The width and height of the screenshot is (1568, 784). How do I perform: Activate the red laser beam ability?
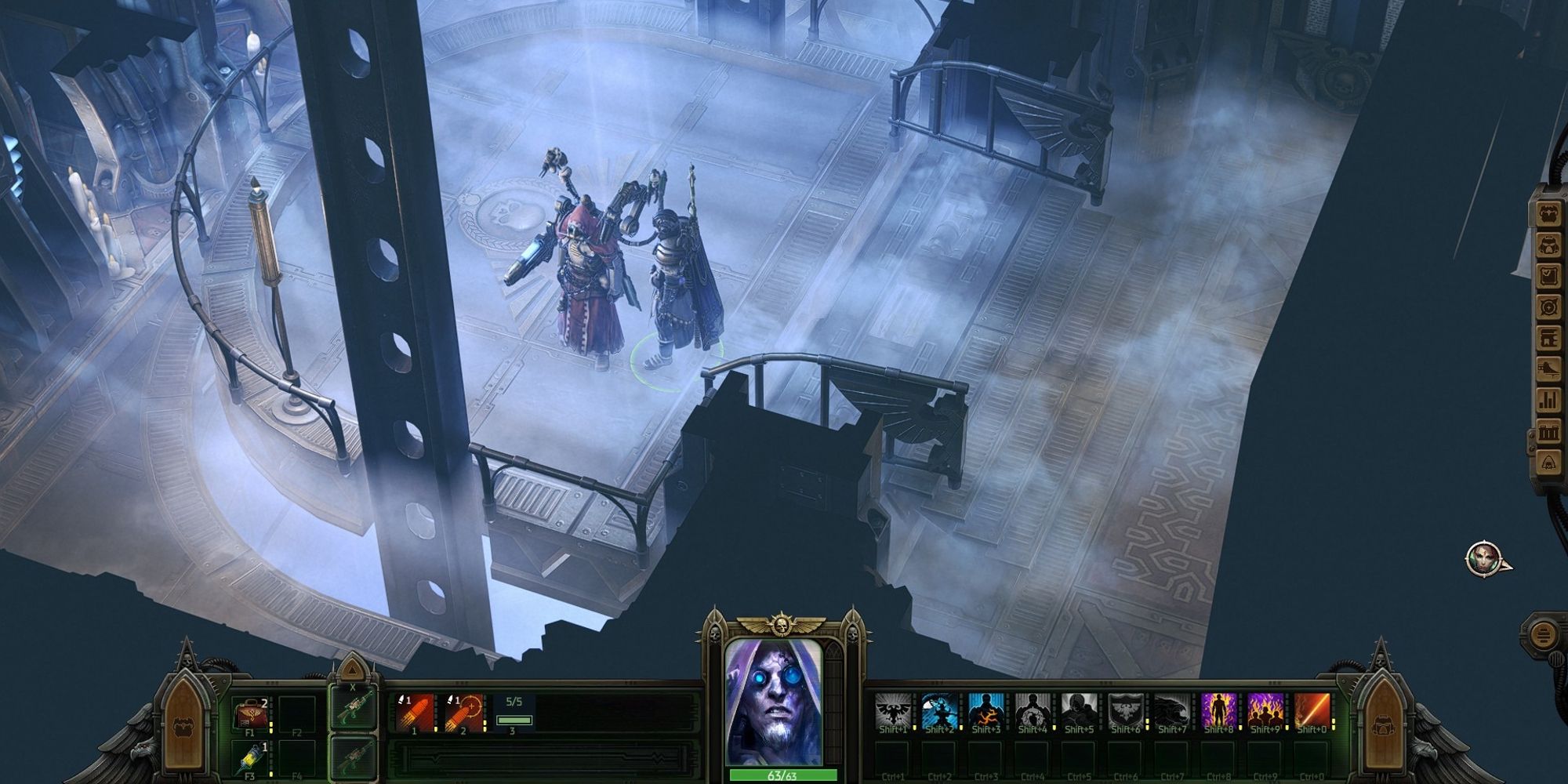1312,711
